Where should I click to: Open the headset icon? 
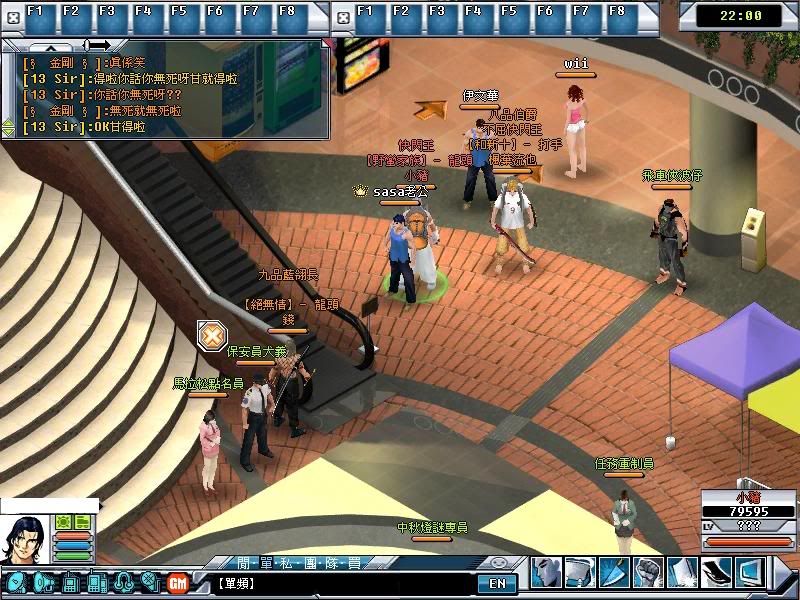(124, 582)
